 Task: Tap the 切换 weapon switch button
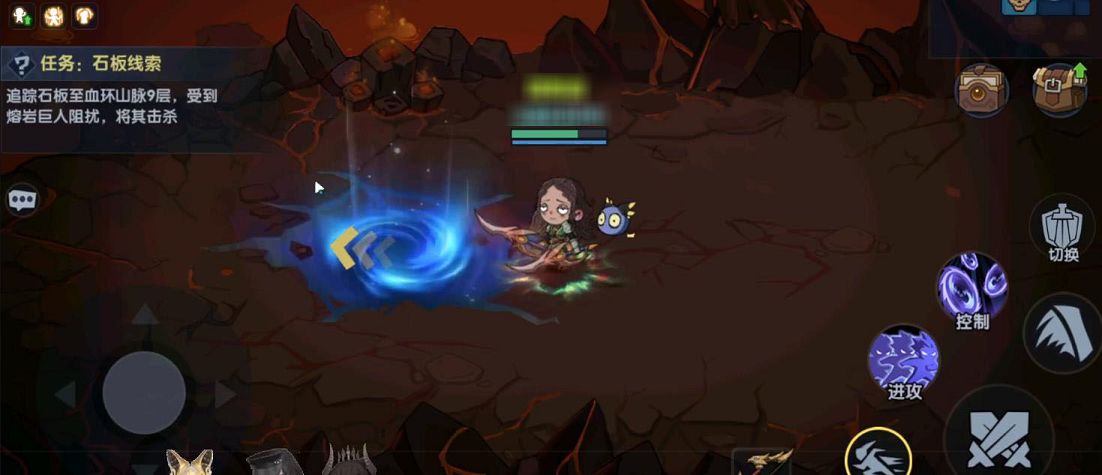[1063, 229]
